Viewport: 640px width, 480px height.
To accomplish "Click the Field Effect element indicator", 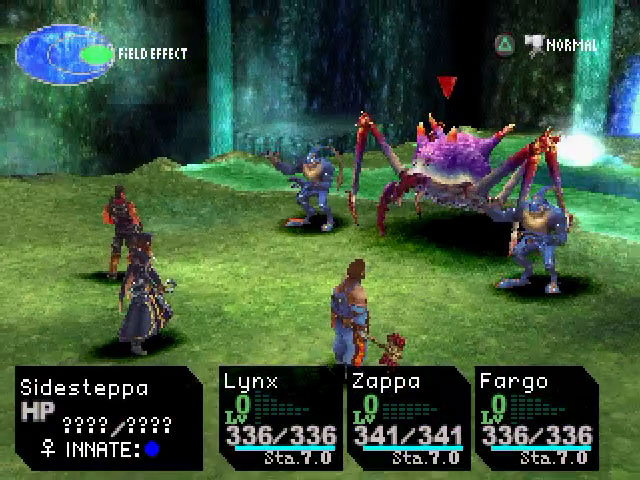I will click(x=66, y=53).
